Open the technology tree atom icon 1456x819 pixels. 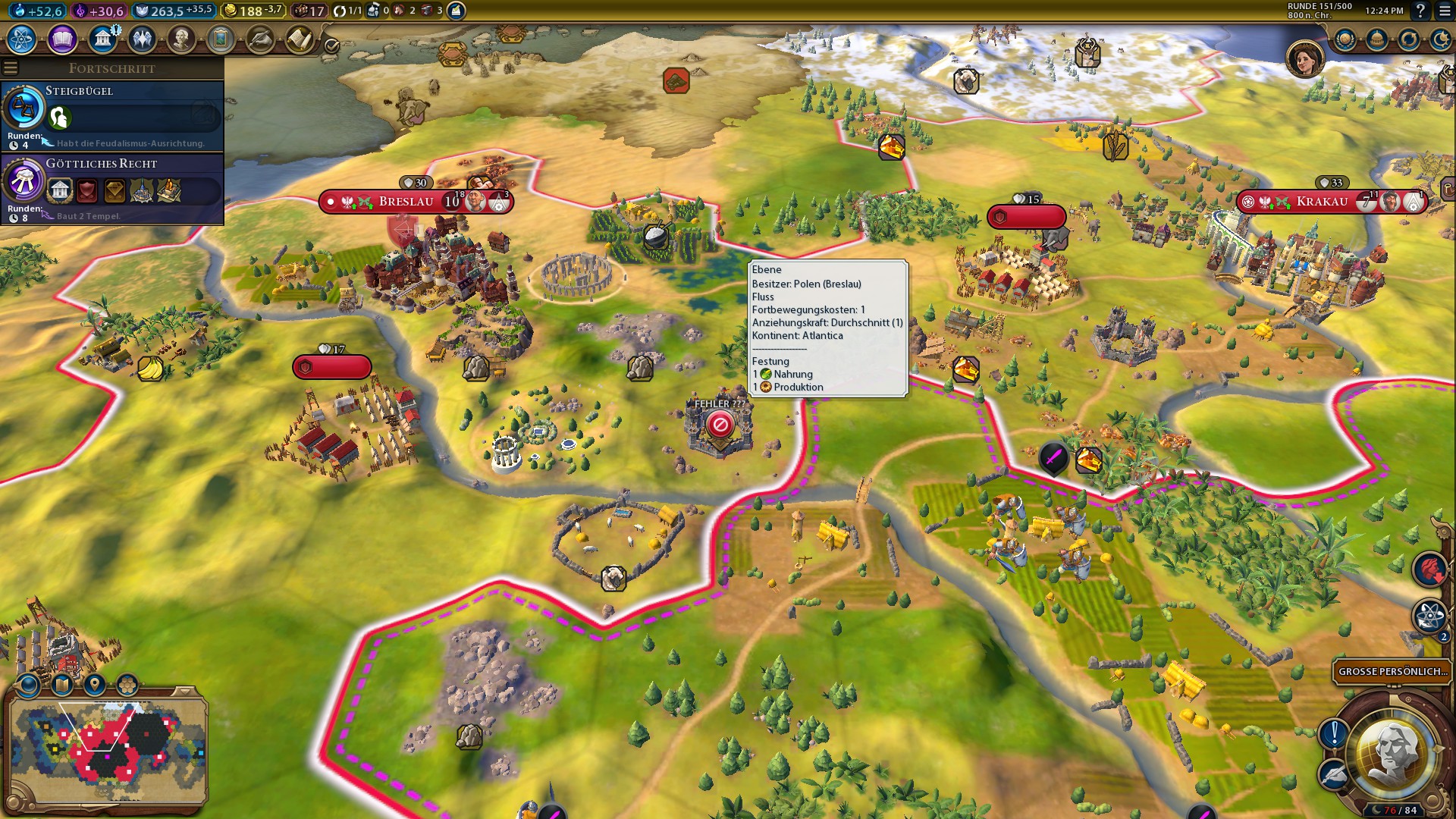pyautogui.click(x=22, y=39)
